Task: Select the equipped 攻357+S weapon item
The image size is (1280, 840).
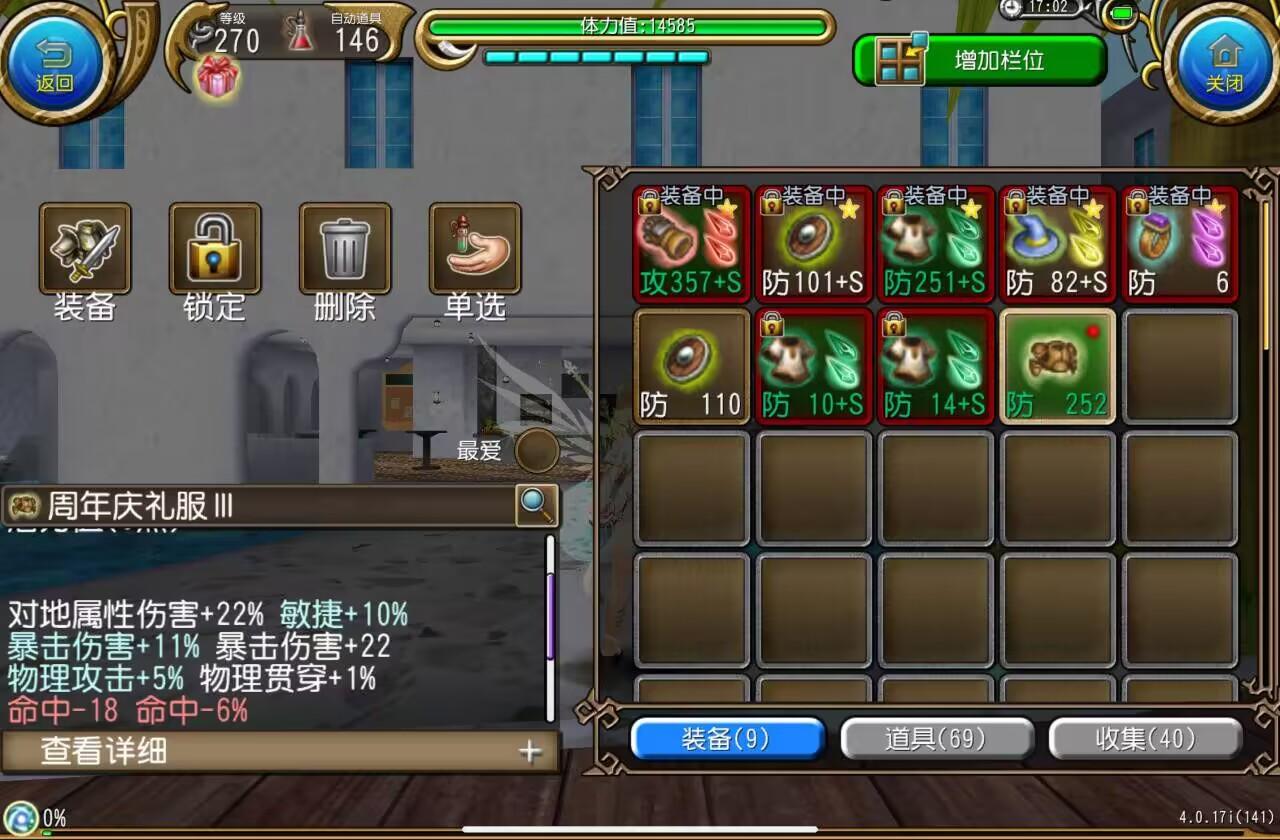Action: click(x=690, y=242)
